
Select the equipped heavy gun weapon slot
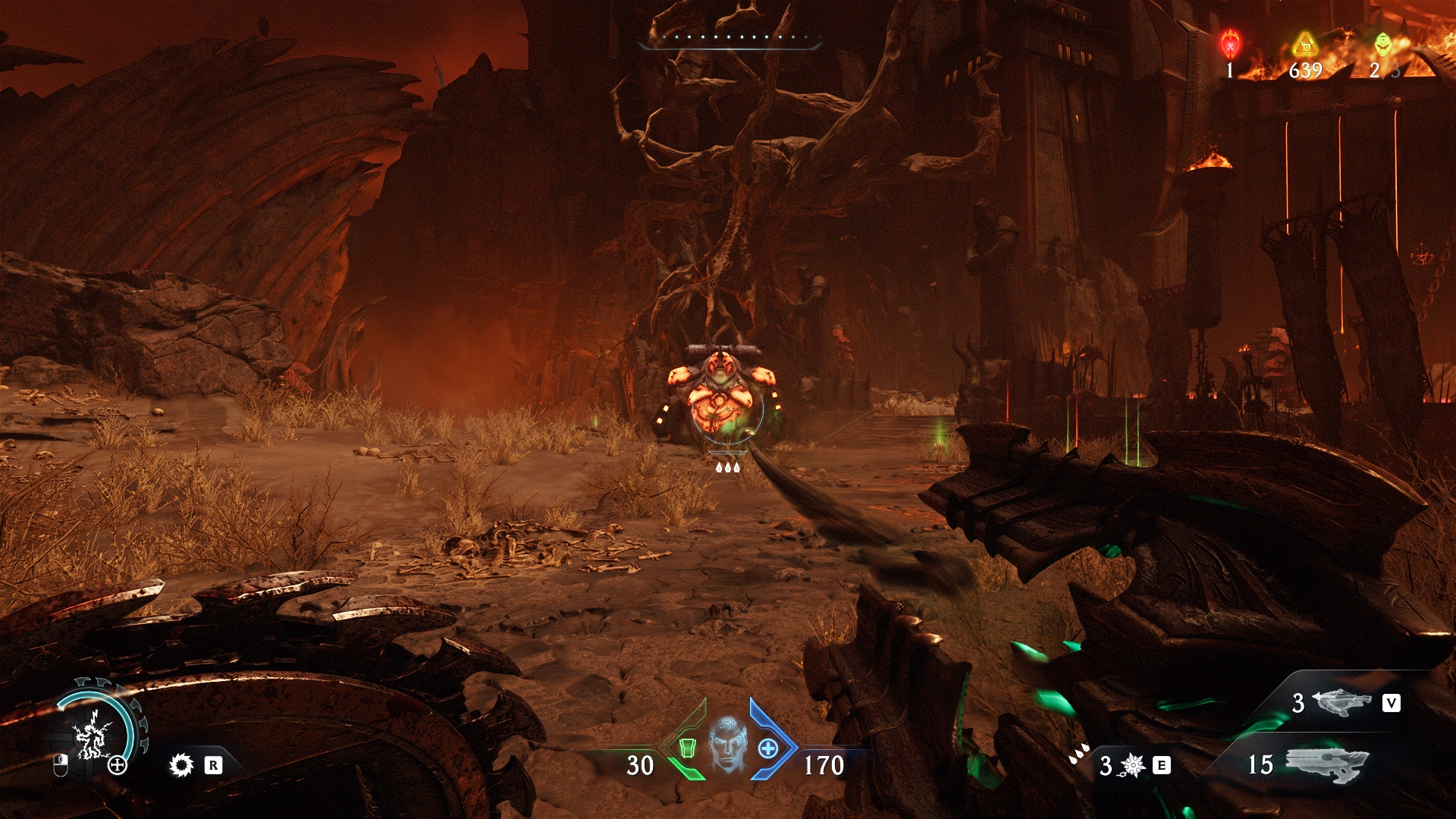[x=1327, y=764]
